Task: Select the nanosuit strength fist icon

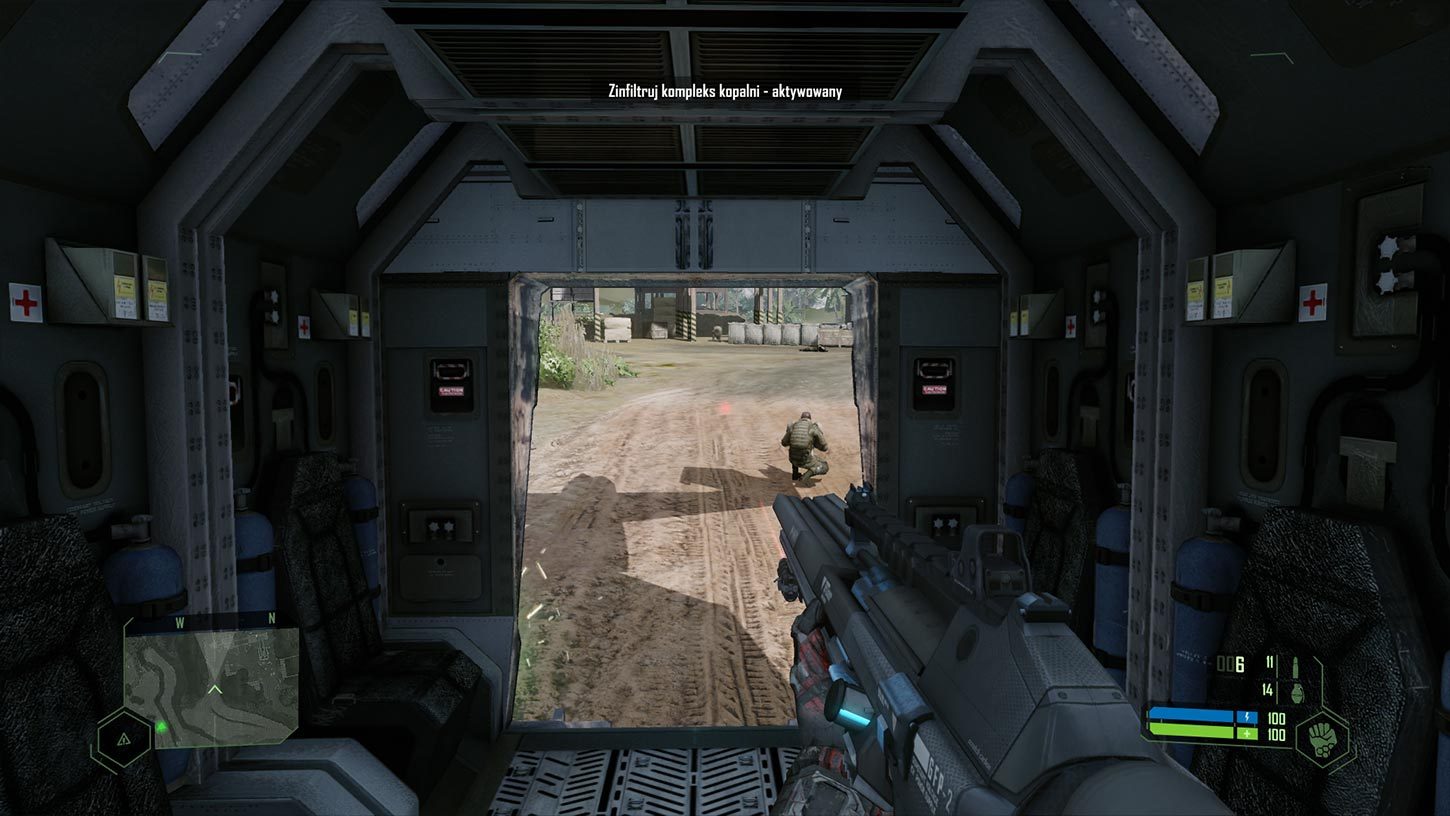Action: tap(1323, 740)
